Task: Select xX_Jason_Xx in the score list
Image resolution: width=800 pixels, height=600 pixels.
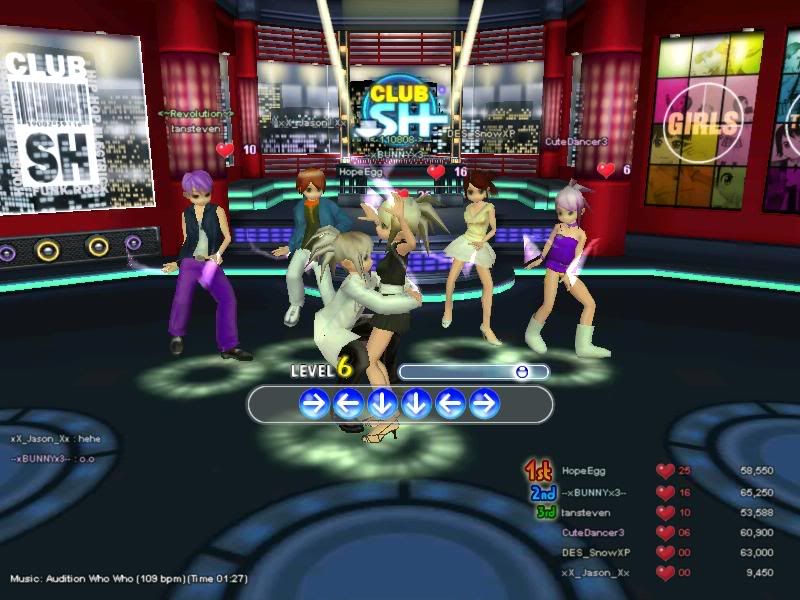Action: pyautogui.click(x=595, y=572)
